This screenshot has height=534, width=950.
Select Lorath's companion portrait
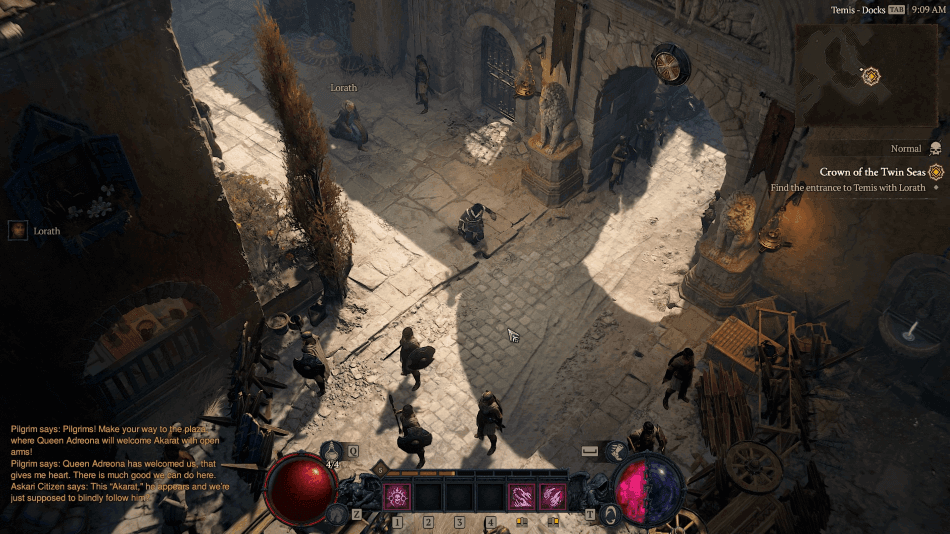pos(18,231)
